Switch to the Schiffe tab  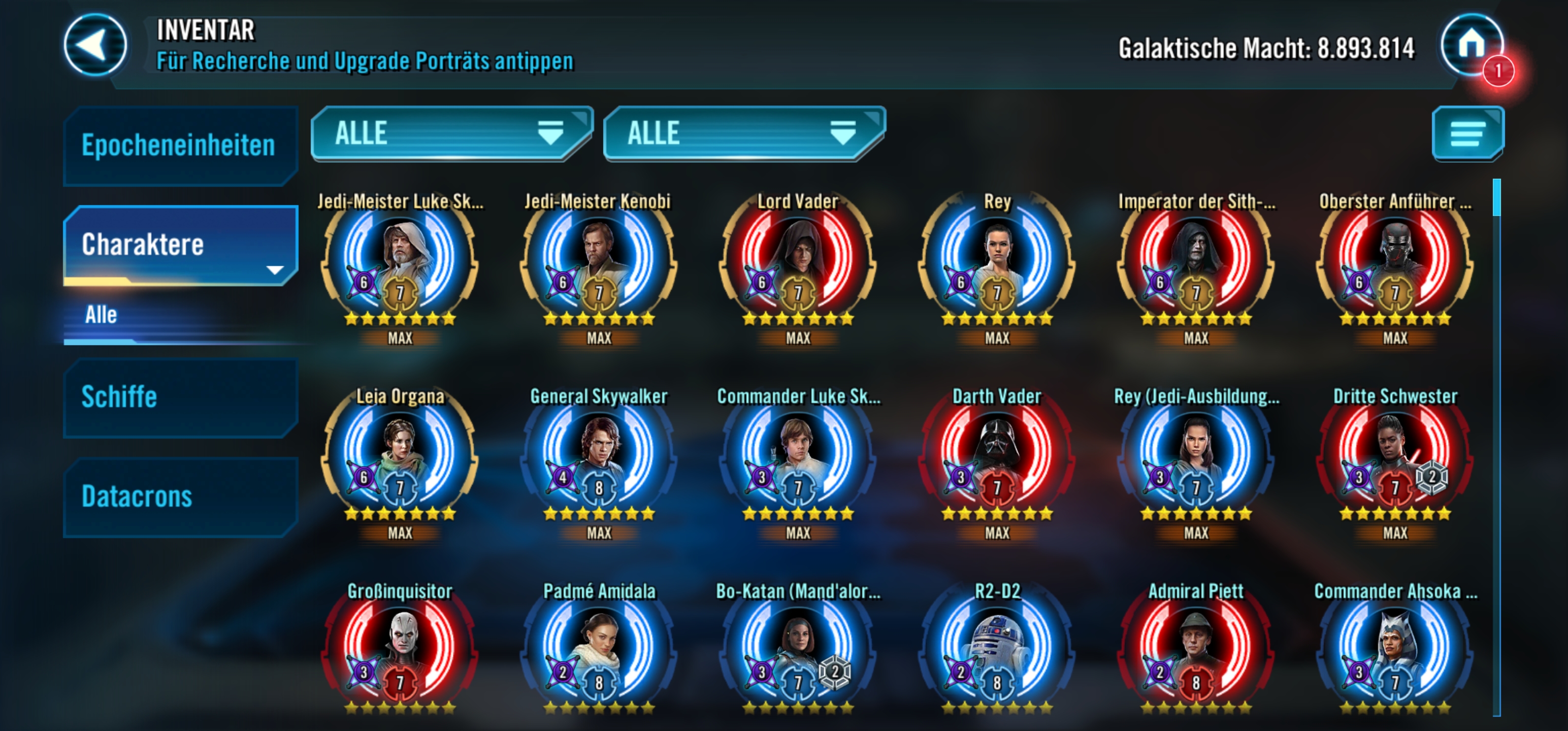[x=179, y=397]
